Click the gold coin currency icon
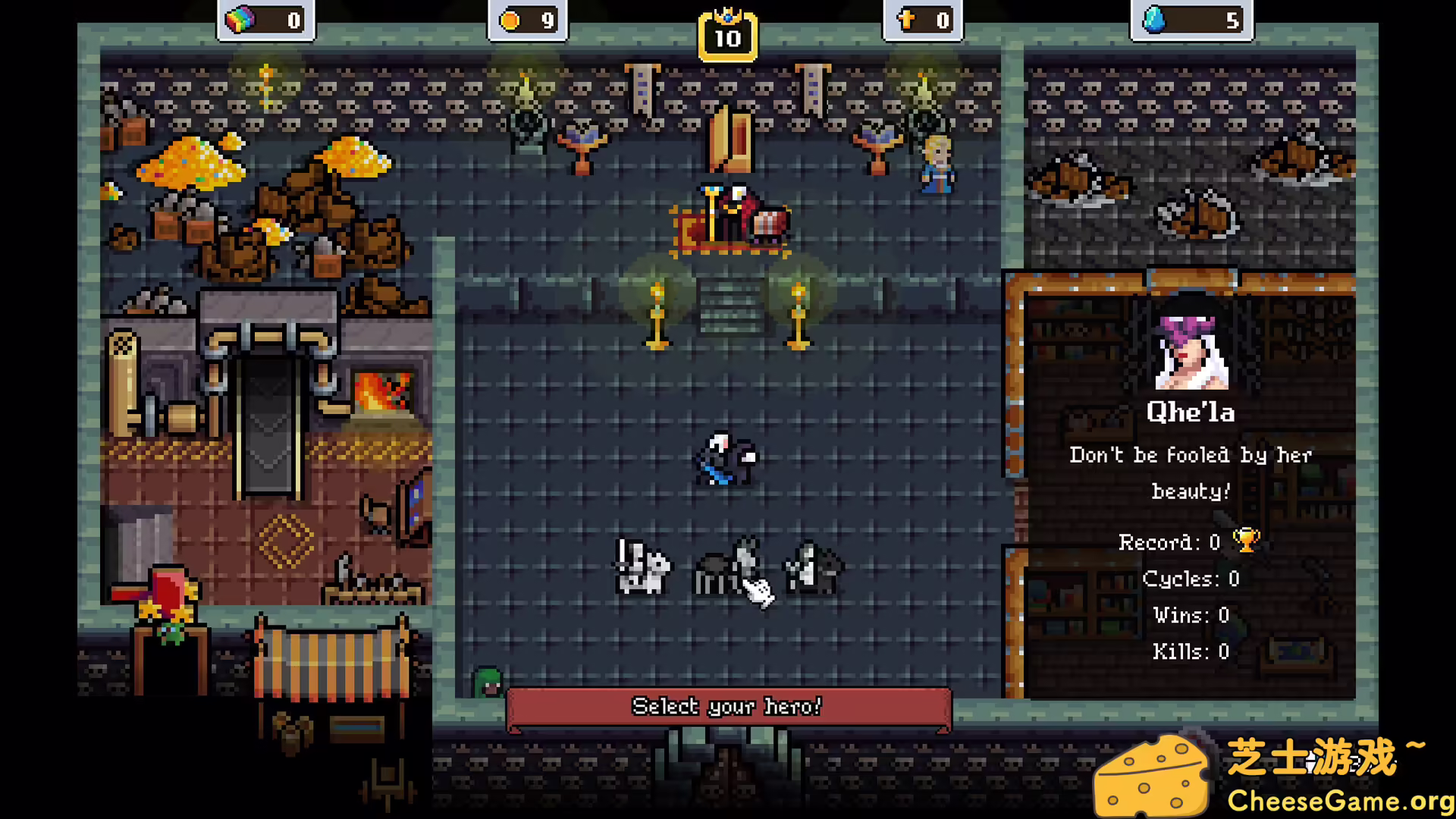This screenshot has height=819, width=1456. coord(509,20)
